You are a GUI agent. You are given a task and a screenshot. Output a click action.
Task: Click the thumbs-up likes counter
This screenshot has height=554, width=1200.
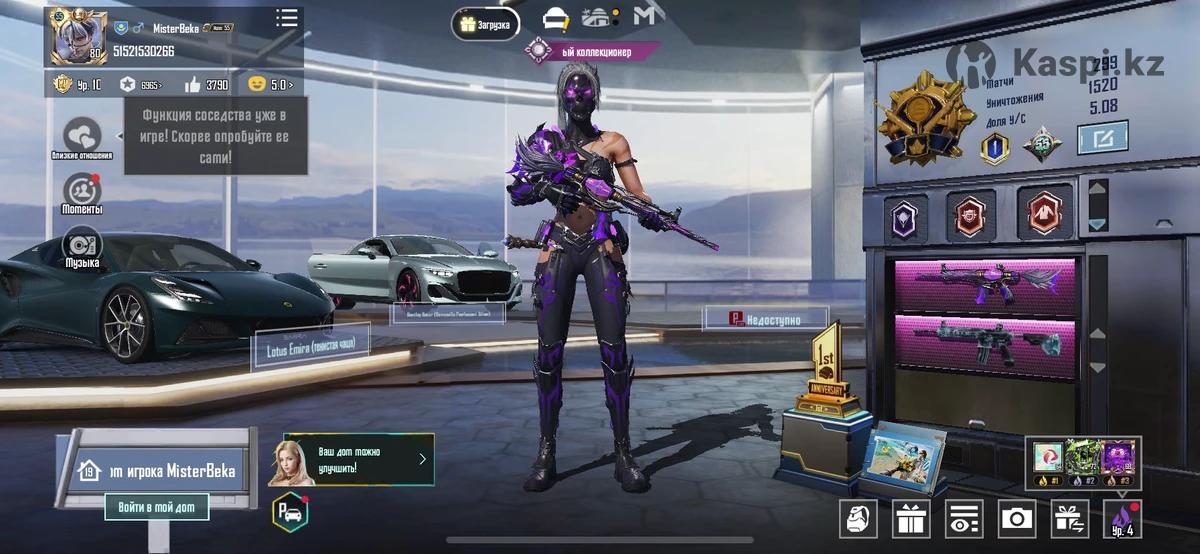pos(206,85)
